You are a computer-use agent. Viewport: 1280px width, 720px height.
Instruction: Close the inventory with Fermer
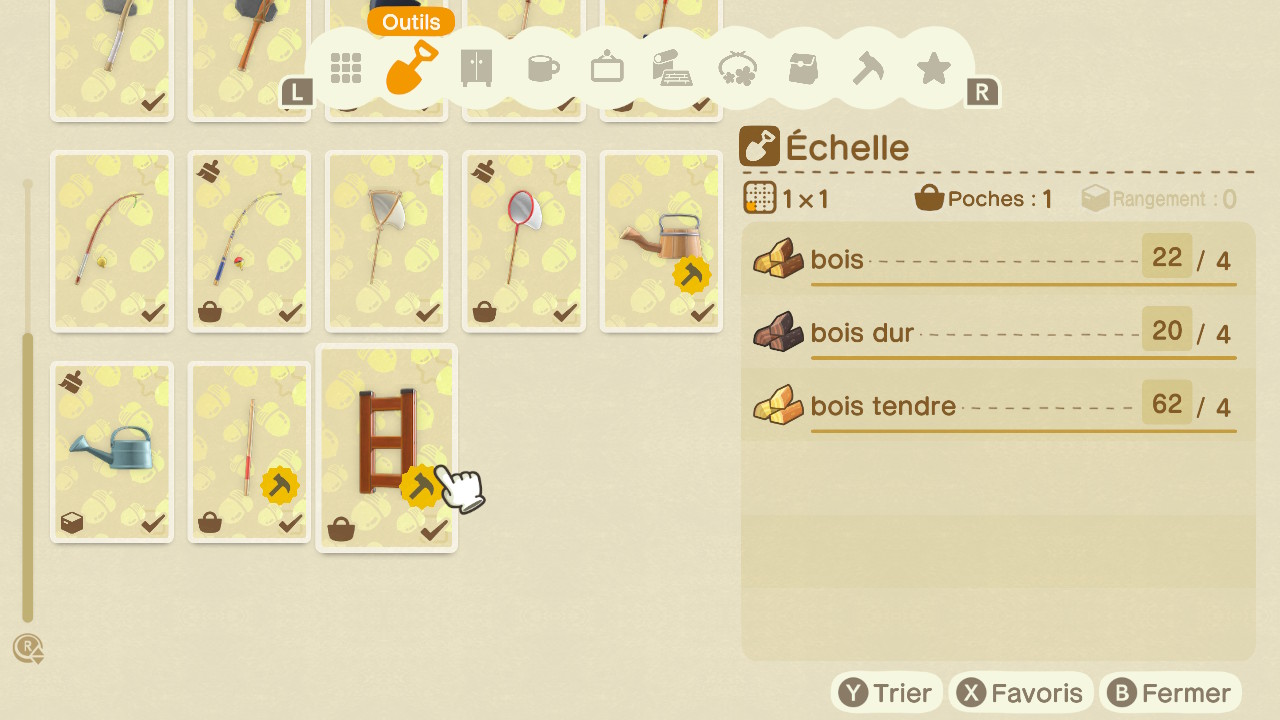[1171, 691]
